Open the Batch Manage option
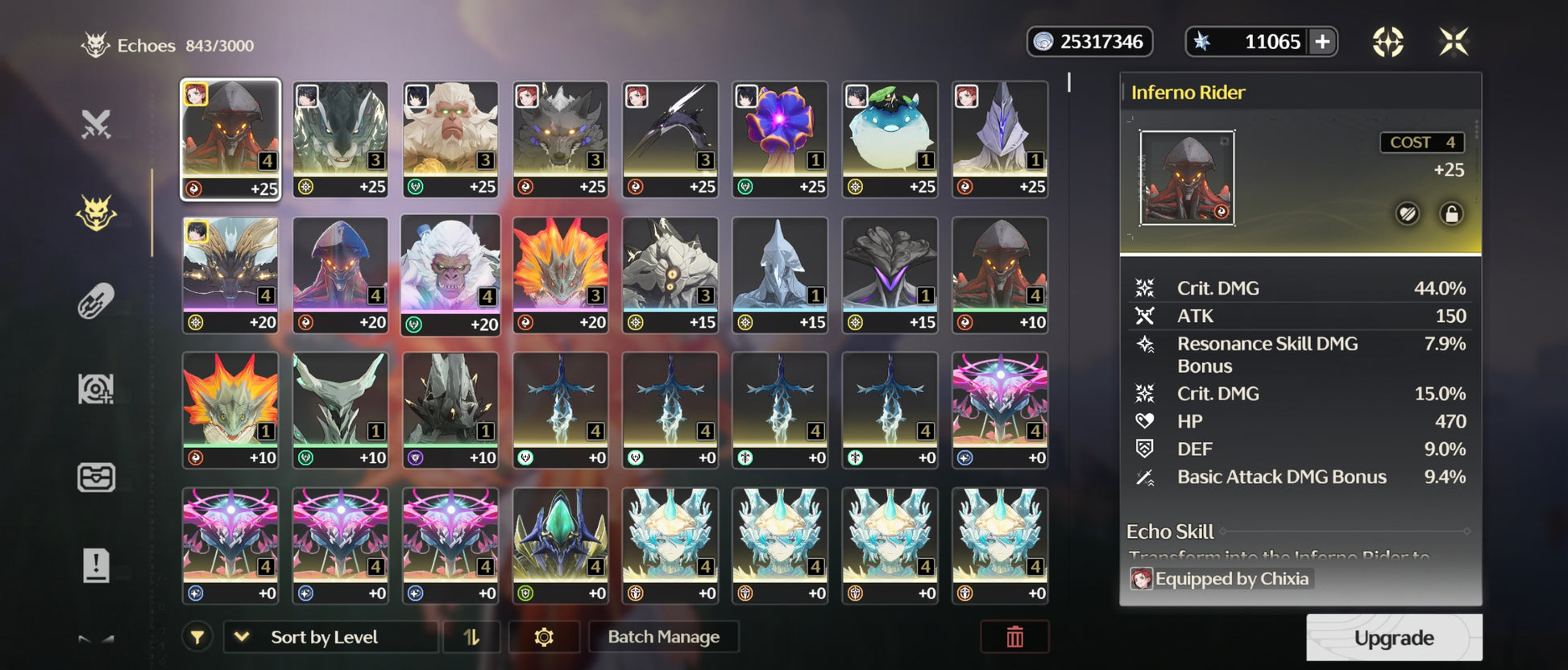This screenshot has width=1568, height=670. click(x=663, y=637)
